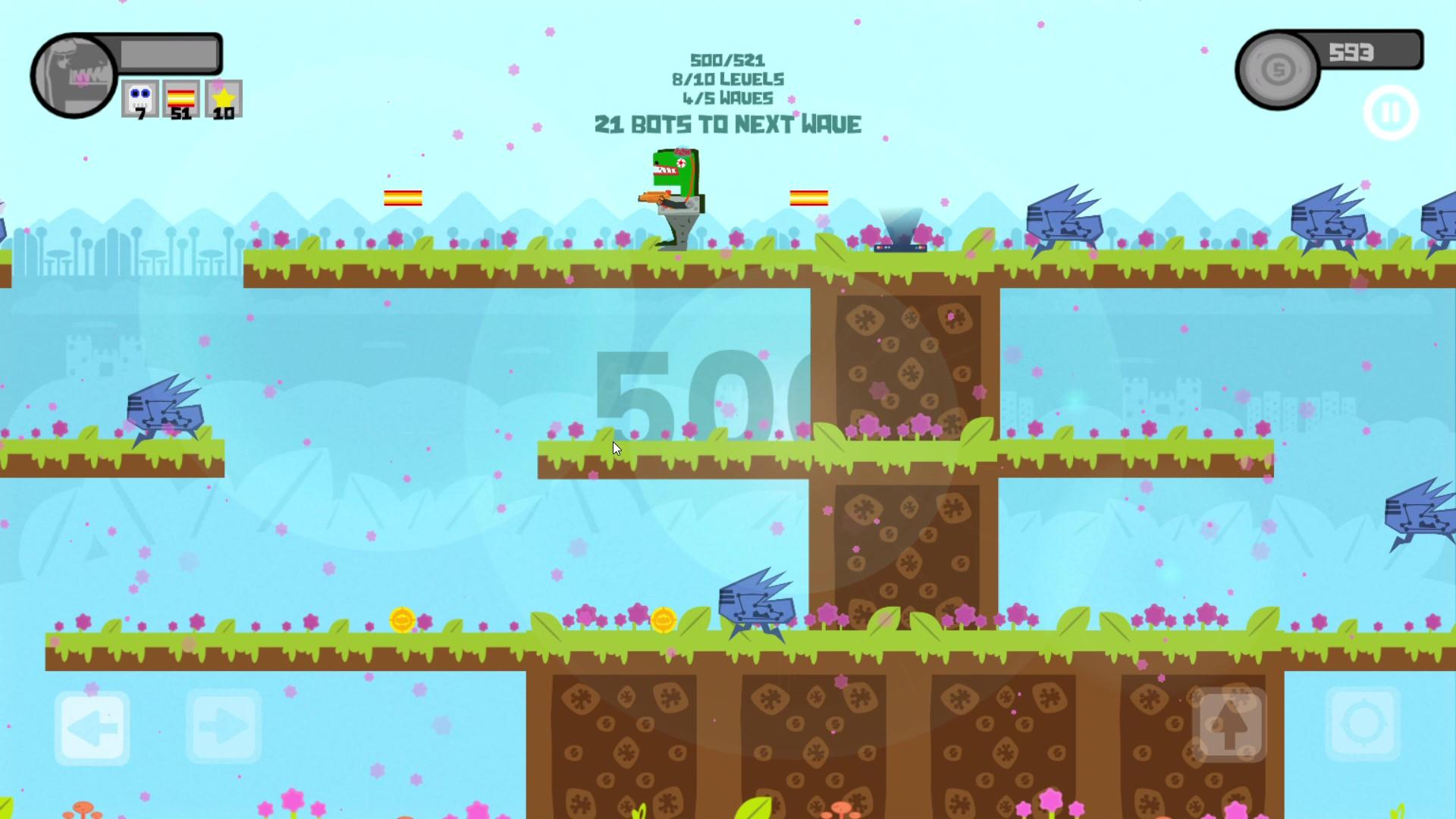Click the 500/521 progress counter
Screen dimensions: 1456x819
pyautogui.click(x=727, y=59)
